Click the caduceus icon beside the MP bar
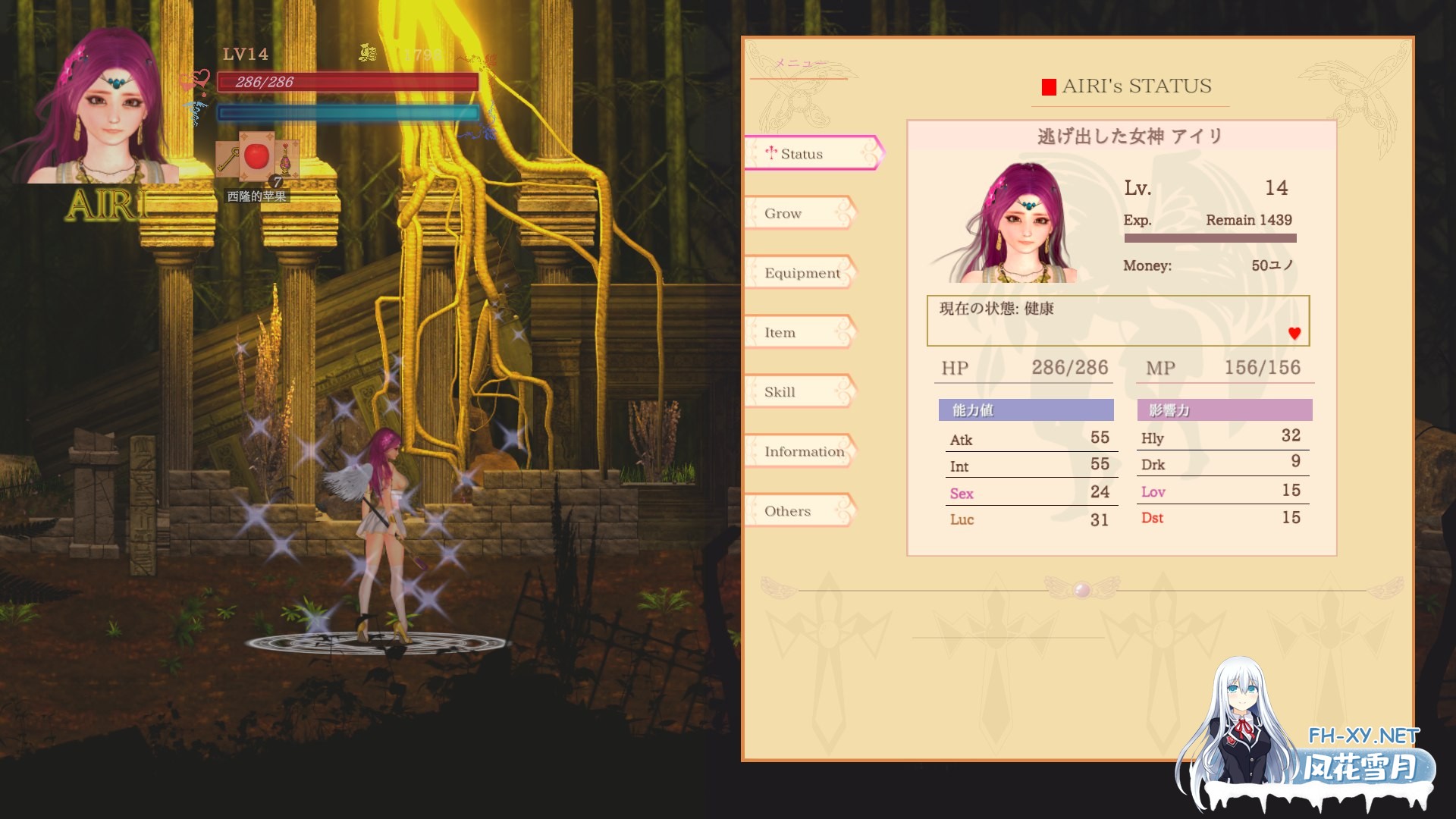The width and height of the screenshot is (1456, 819). click(195, 112)
